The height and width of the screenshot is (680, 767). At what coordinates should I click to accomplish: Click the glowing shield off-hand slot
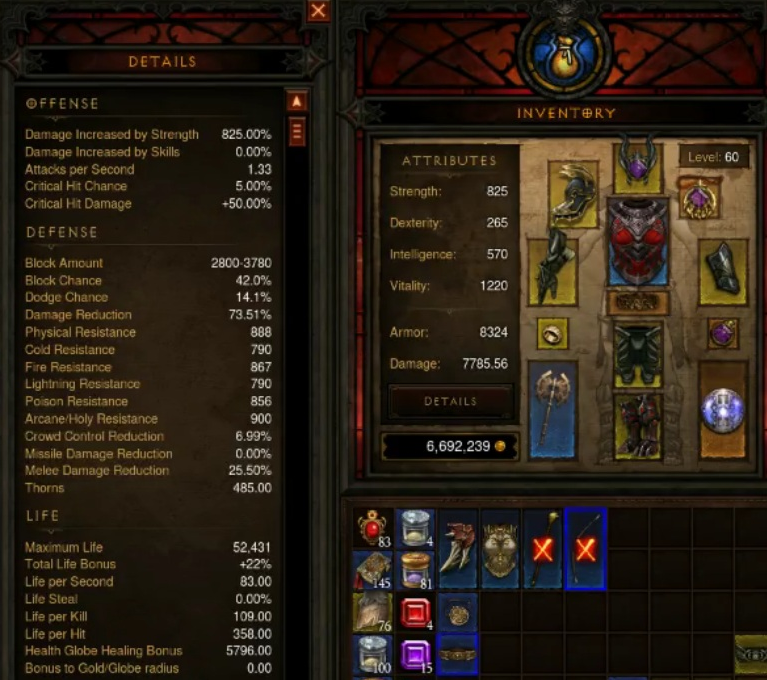pos(722,408)
